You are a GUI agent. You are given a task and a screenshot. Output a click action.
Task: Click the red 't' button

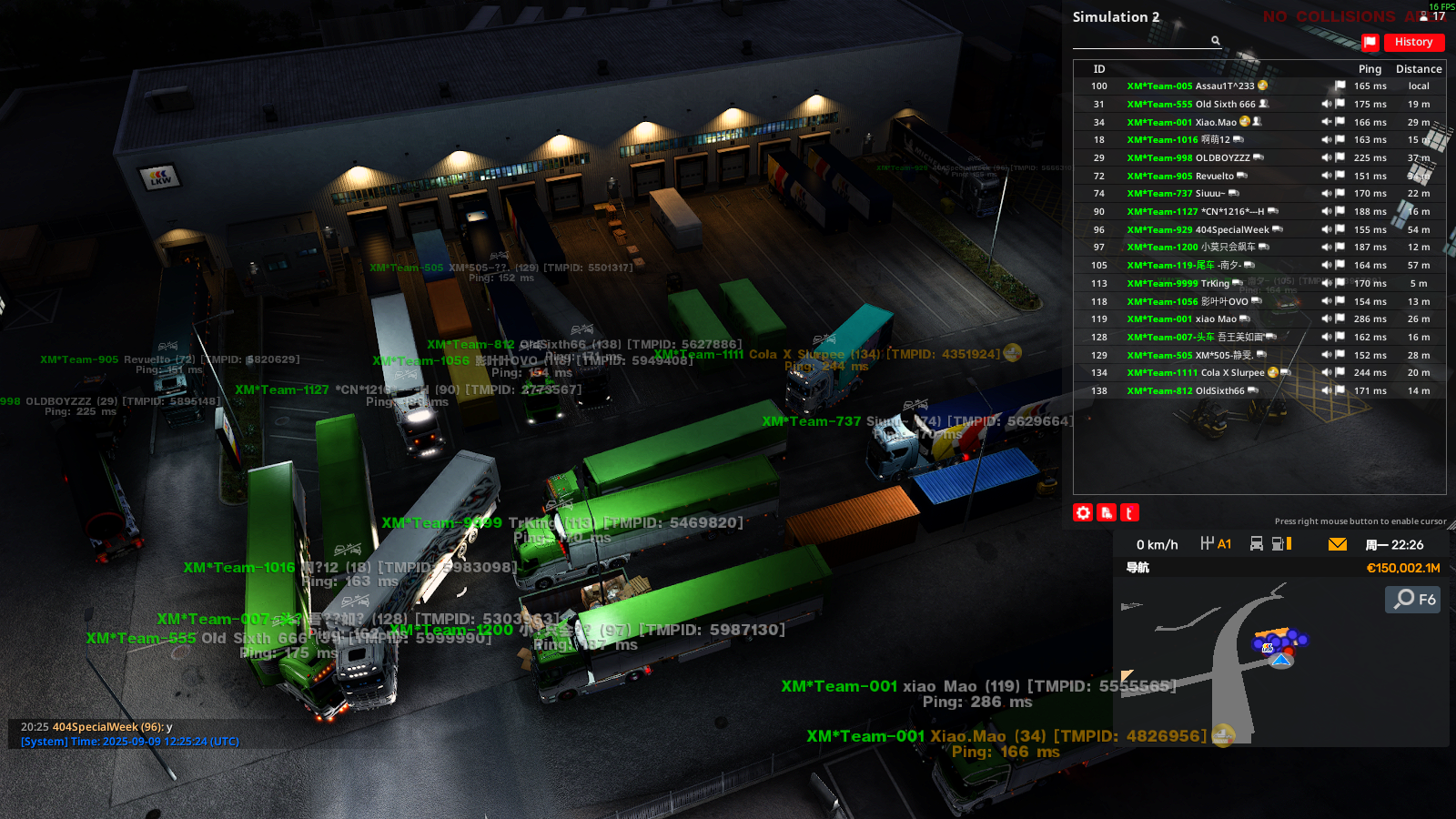tap(1129, 513)
